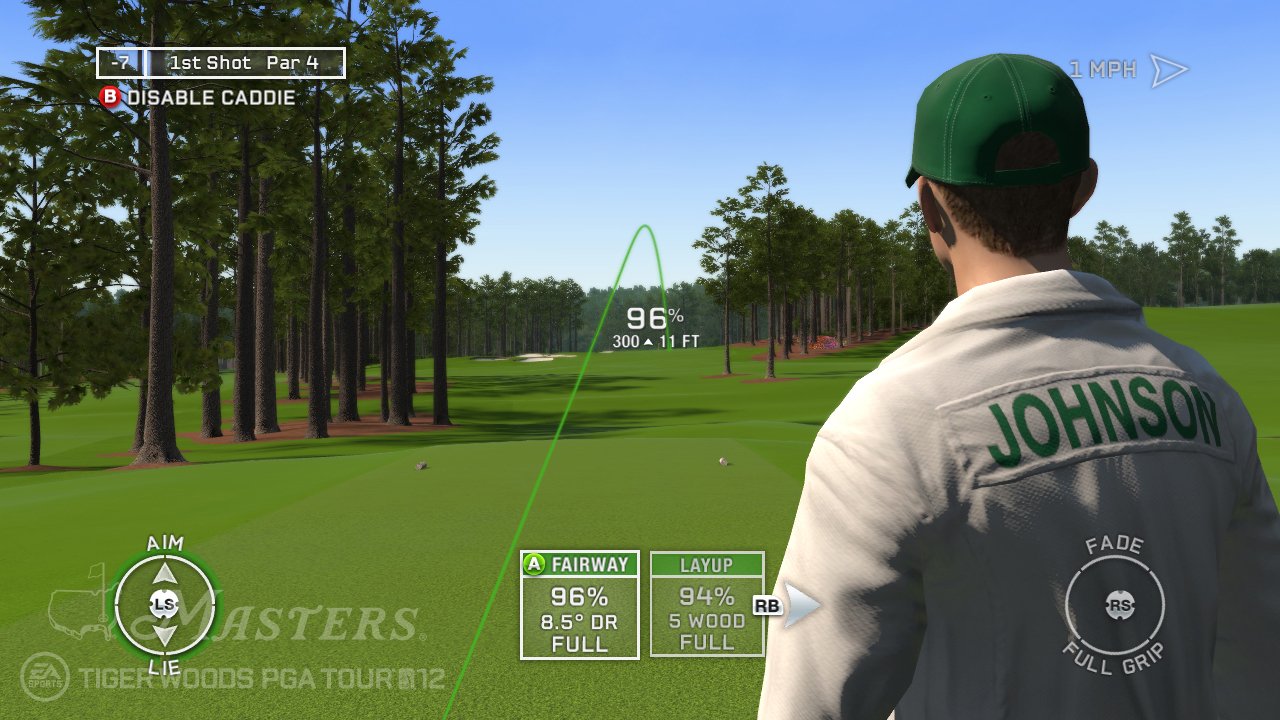Open the AIM adjustment control

coord(163,543)
